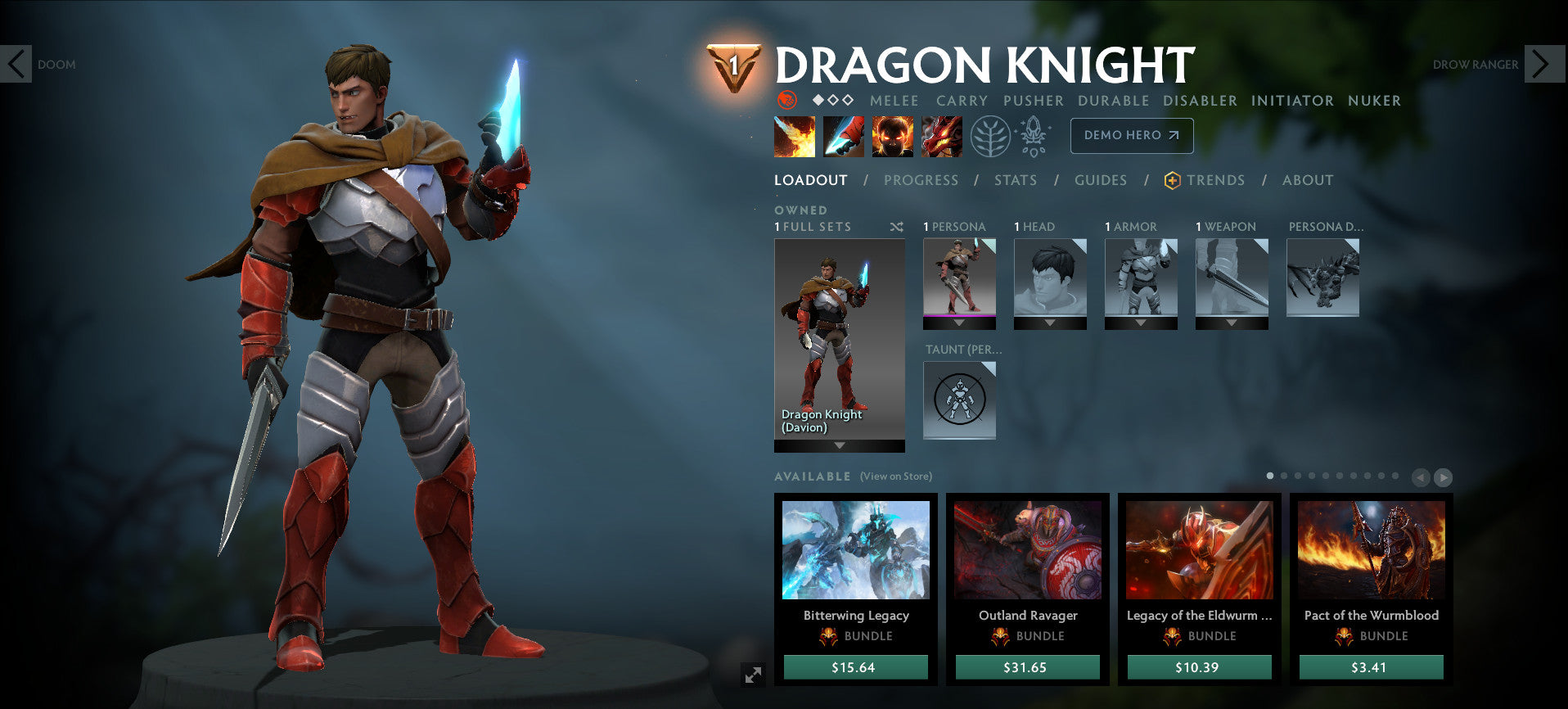This screenshot has width=1568, height=709.
Task: View the talent tree icon
Action: tap(991, 138)
